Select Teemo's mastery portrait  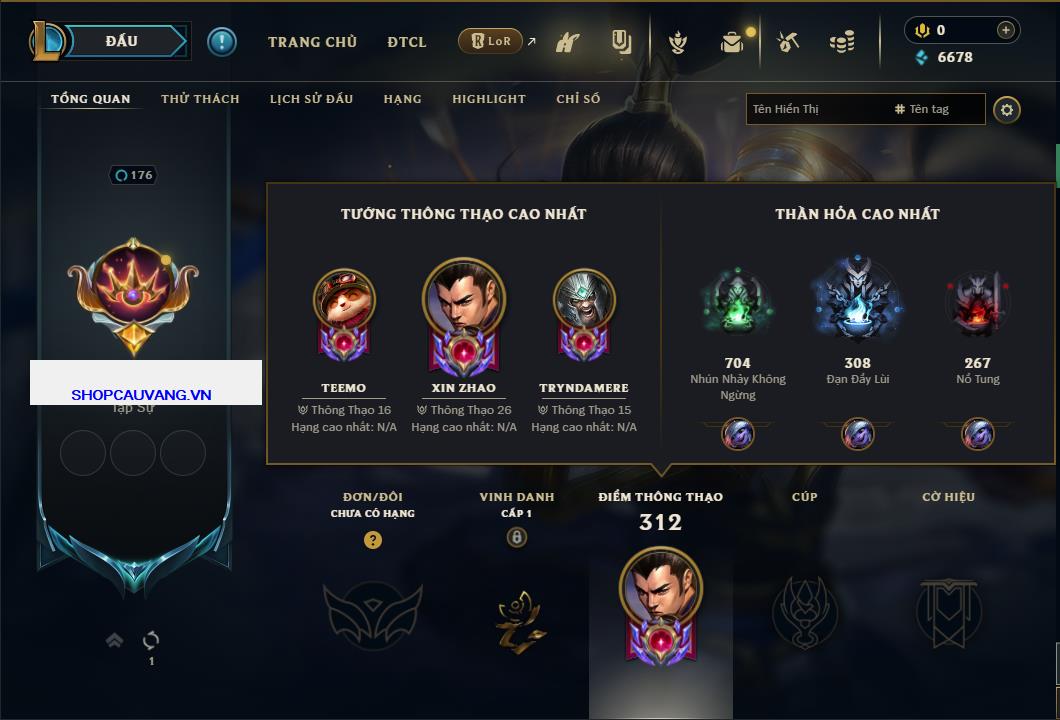pyautogui.click(x=344, y=299)
